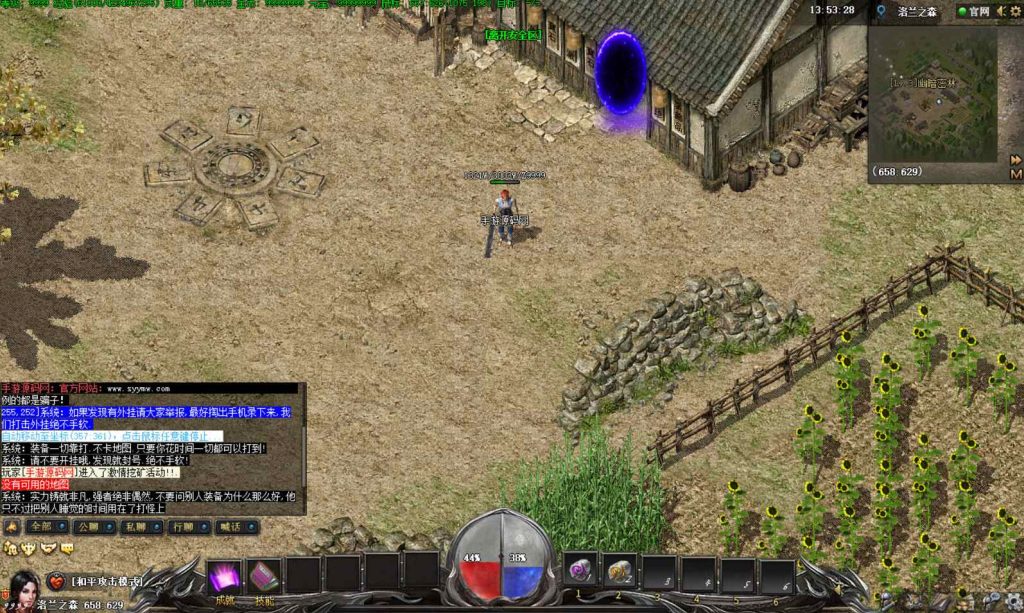The image size is (1024, 613).
Task: Switch chat to the 全部 channel
Action: click(x=46, y=526)
